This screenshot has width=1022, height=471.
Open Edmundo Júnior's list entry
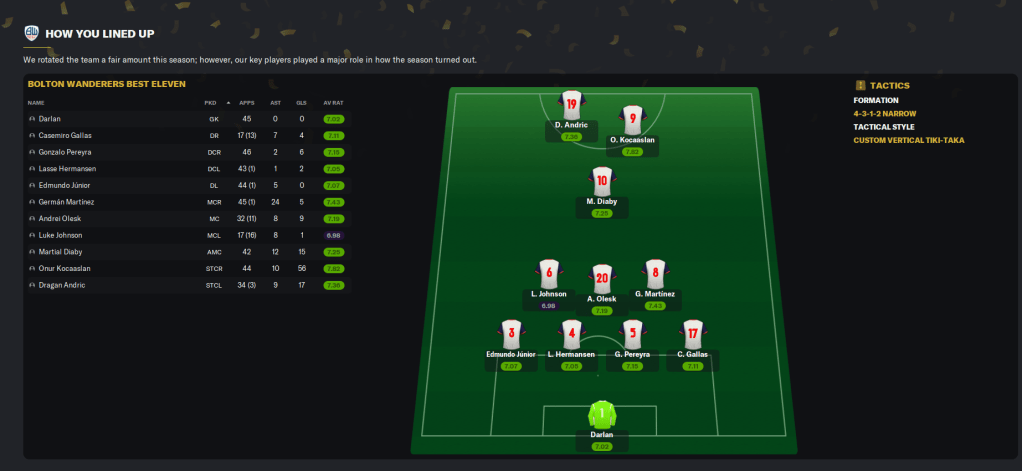tap(66, 185)
